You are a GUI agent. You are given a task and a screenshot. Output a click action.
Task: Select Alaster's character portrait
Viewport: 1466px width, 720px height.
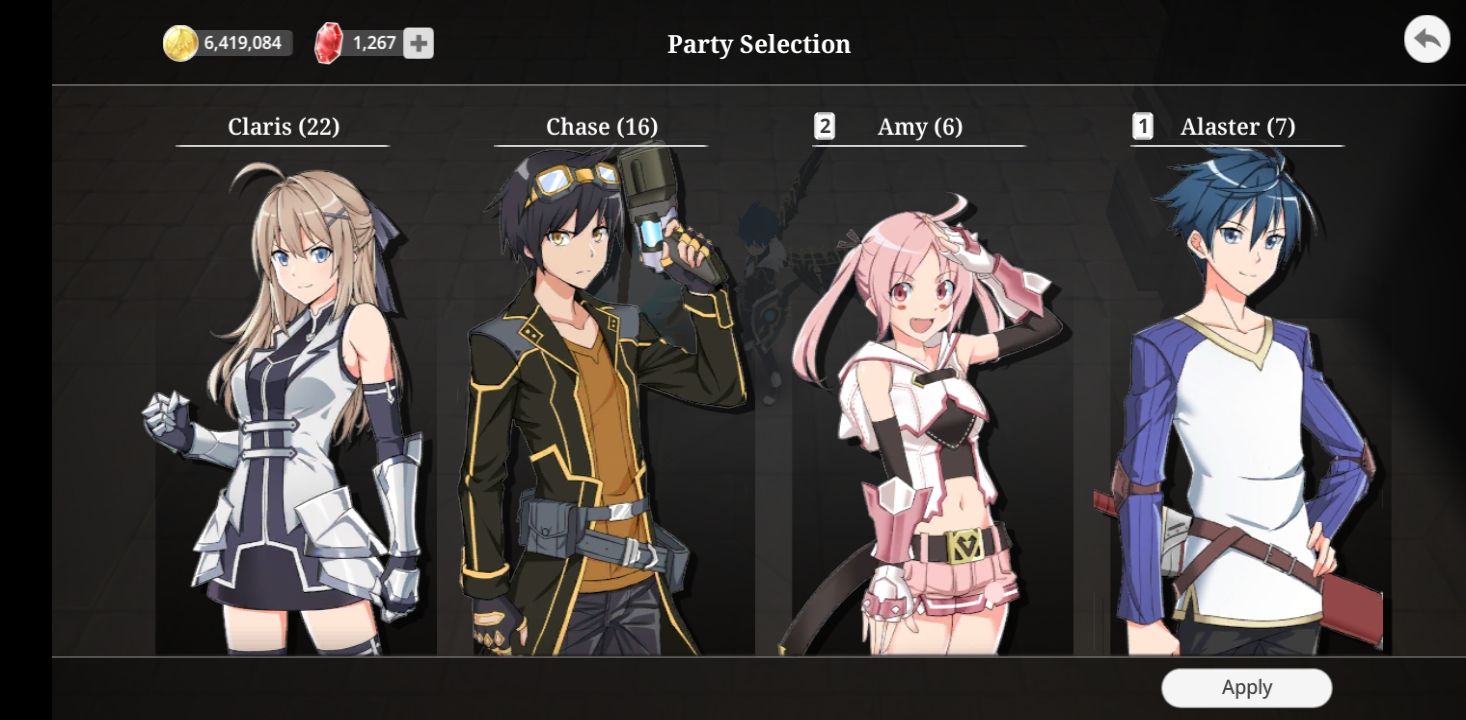pos(1238,400)
